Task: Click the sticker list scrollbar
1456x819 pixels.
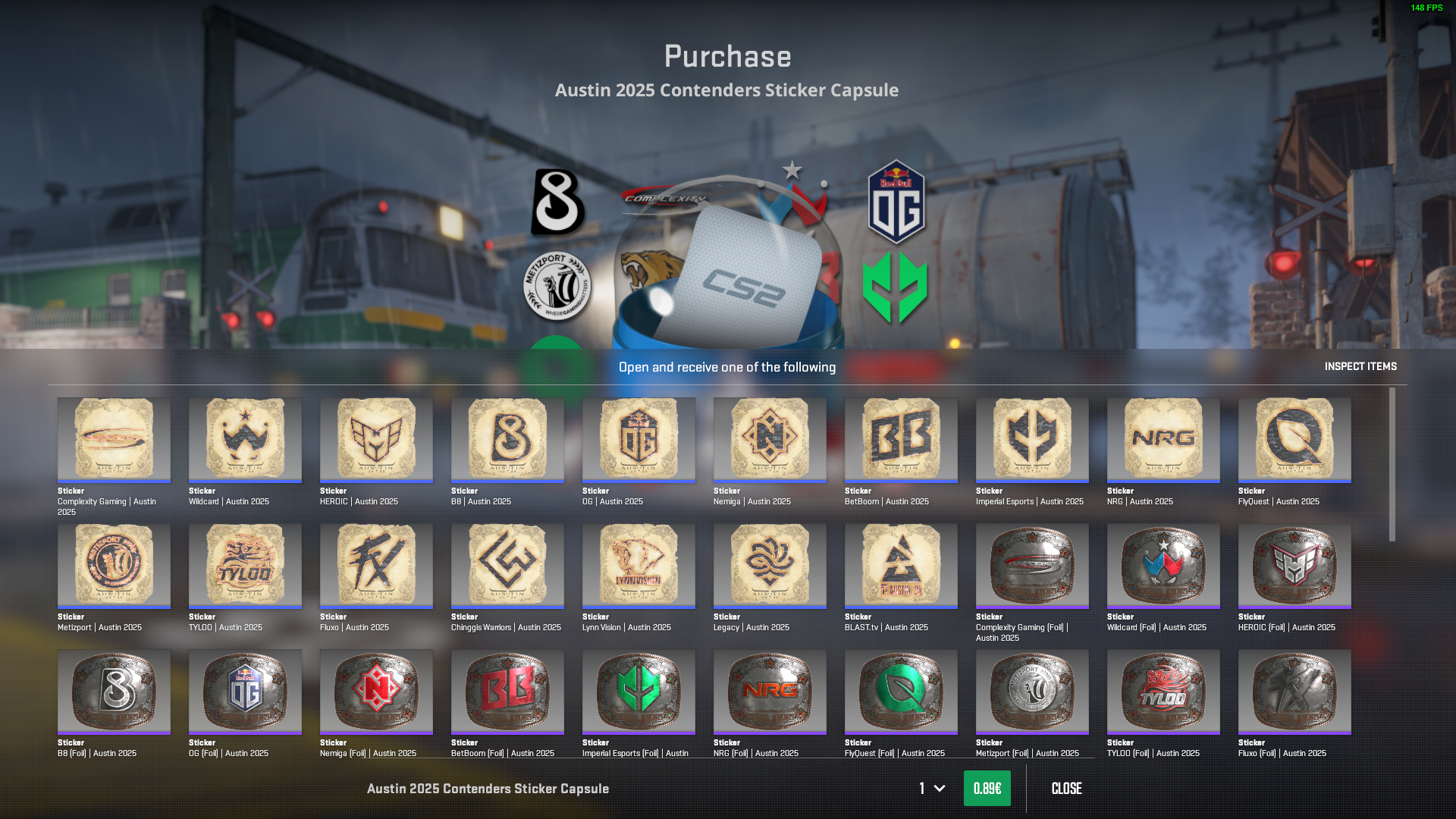Action: [x=1392, y=464]
